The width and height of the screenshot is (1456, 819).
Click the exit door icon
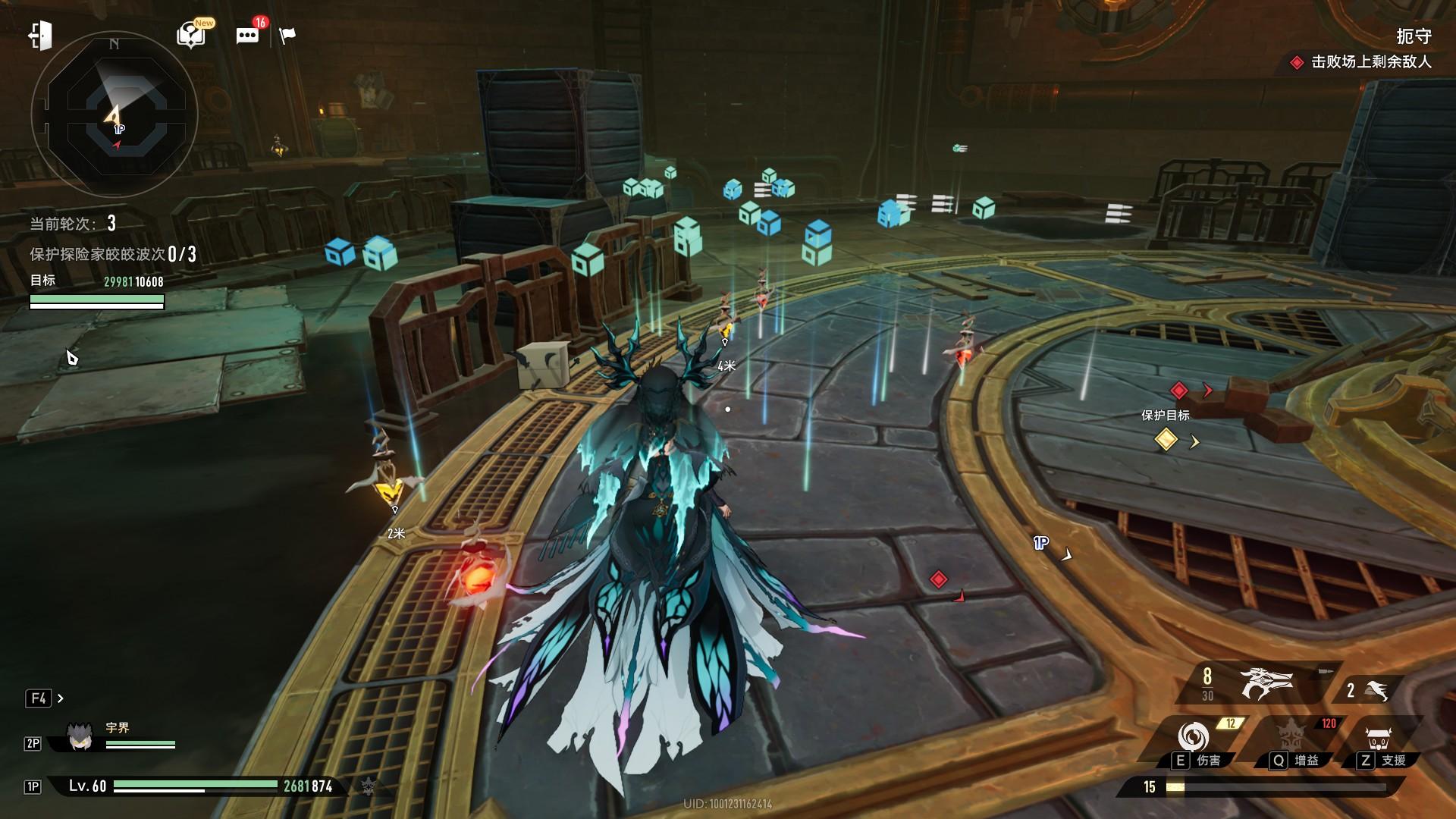coord(40,36)
